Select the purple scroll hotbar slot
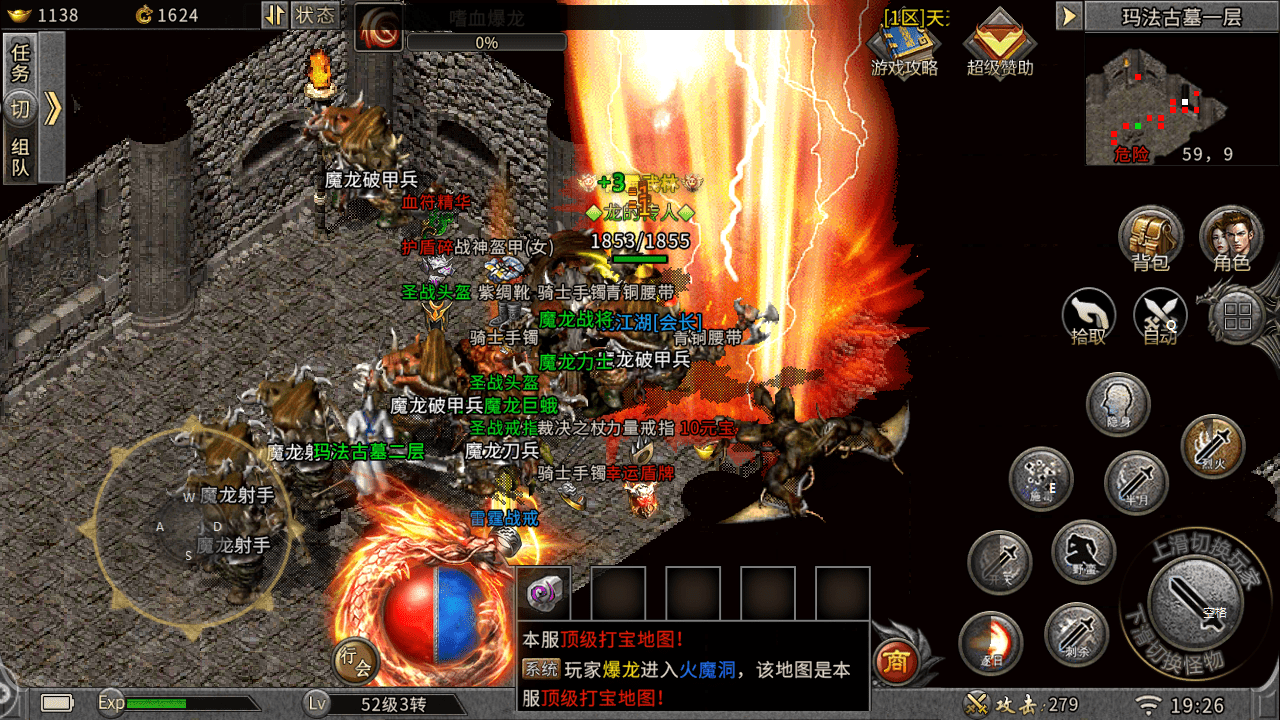Screen dimensions: 1280x720 (x=543, y=594)
